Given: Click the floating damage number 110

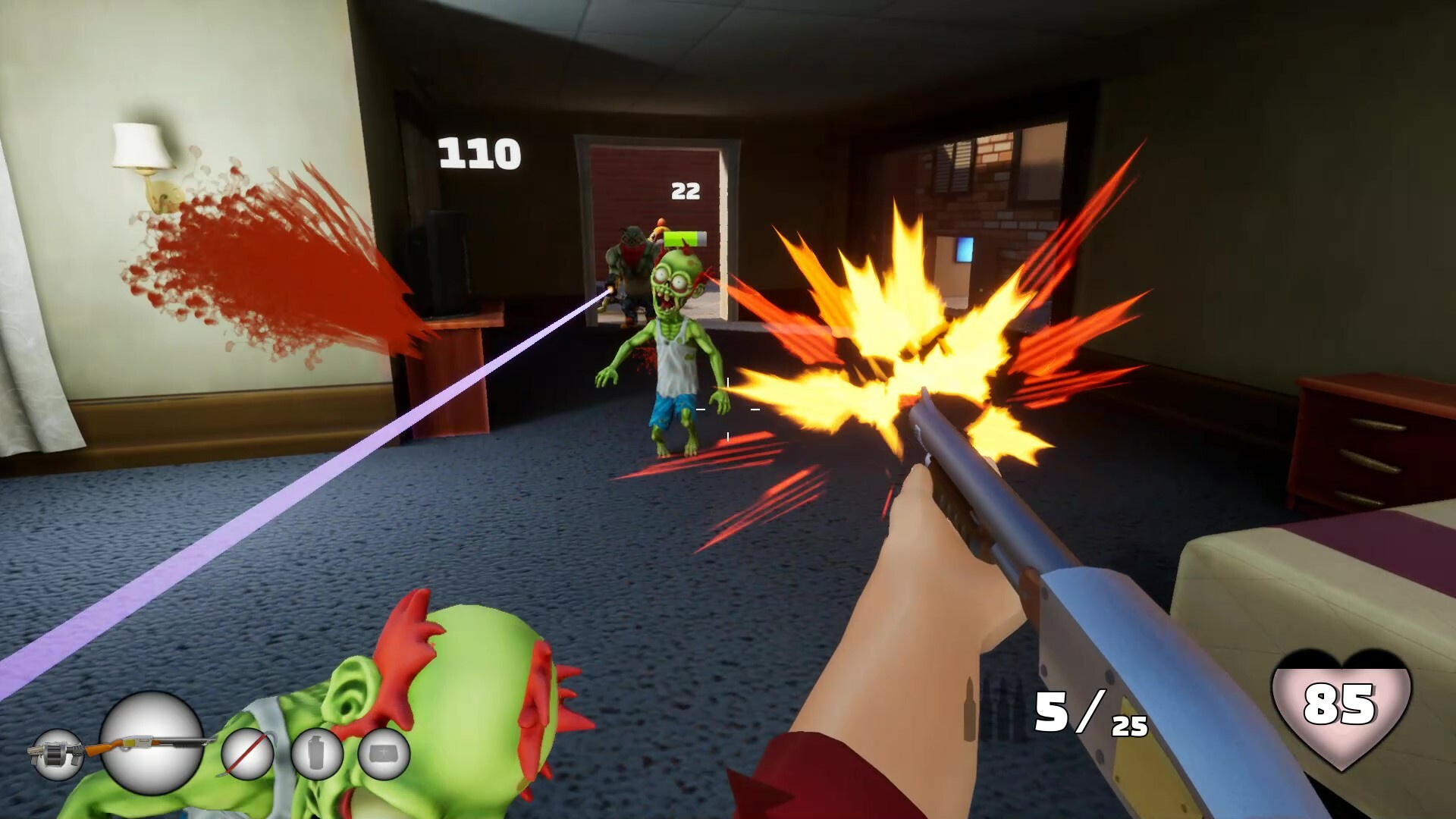Looking at the screenshot, I should point(478,152).
